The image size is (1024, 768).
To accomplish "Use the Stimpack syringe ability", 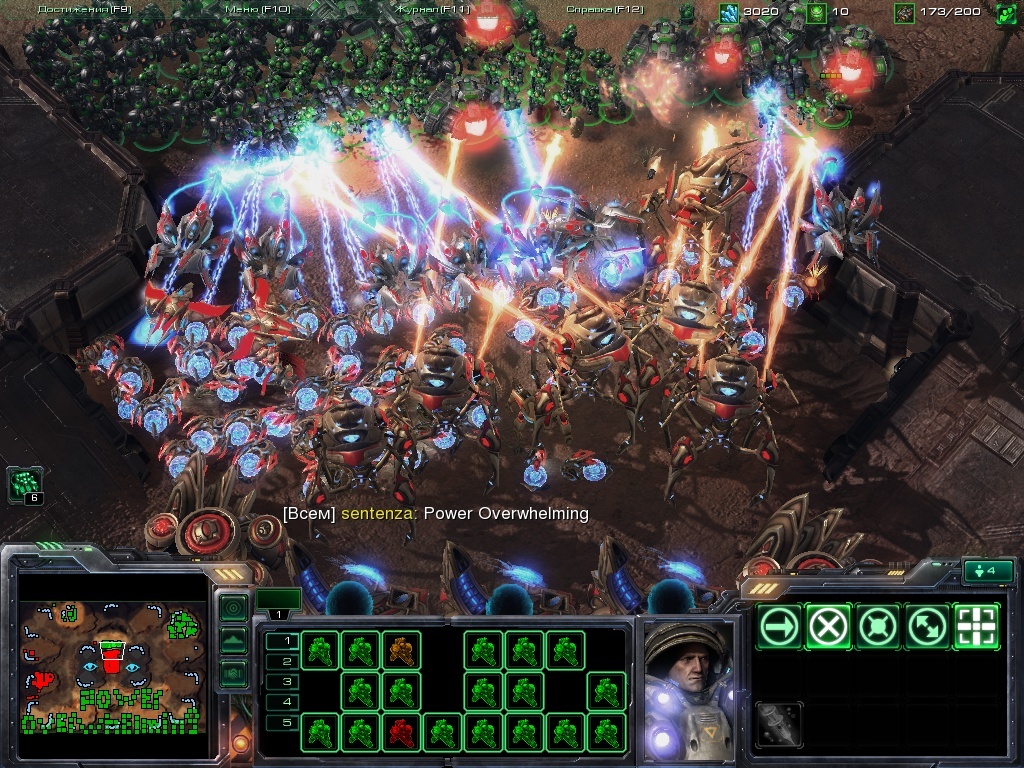I will 780,723.
